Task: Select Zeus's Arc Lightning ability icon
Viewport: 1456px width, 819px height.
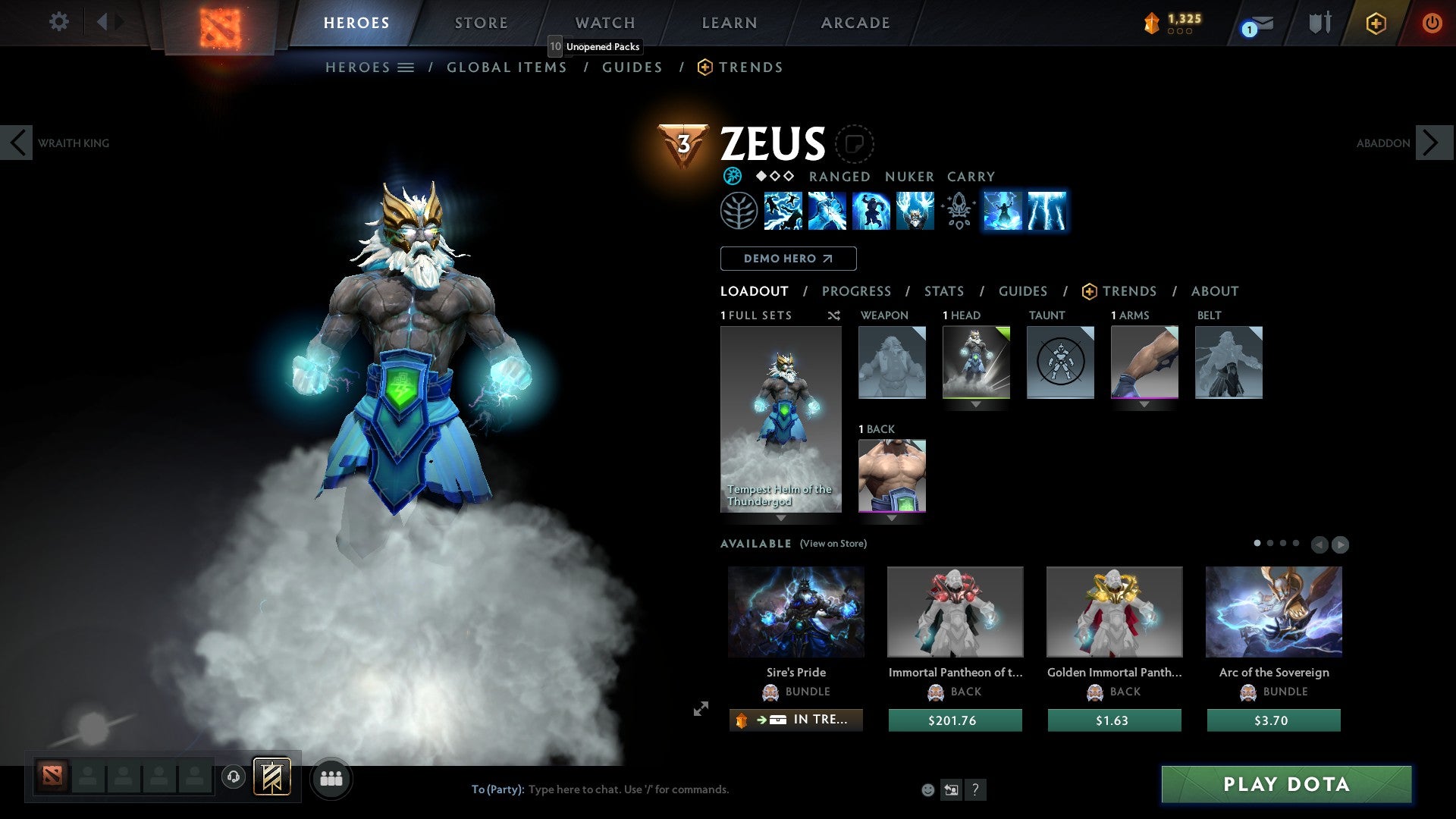Action: click(x=785, y=212)
